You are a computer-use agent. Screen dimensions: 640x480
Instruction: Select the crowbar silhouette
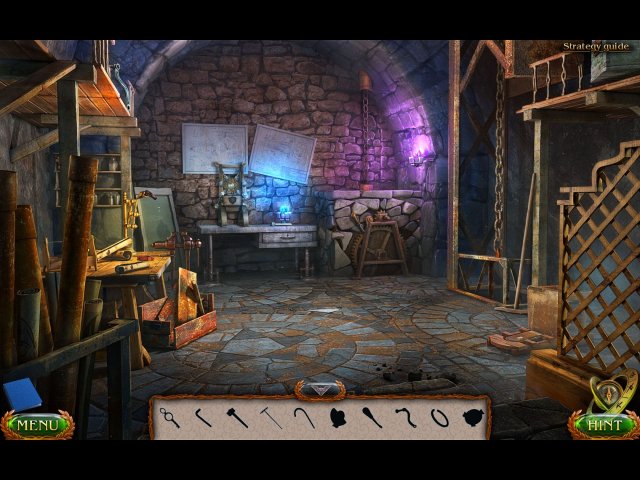click(204, 416)
